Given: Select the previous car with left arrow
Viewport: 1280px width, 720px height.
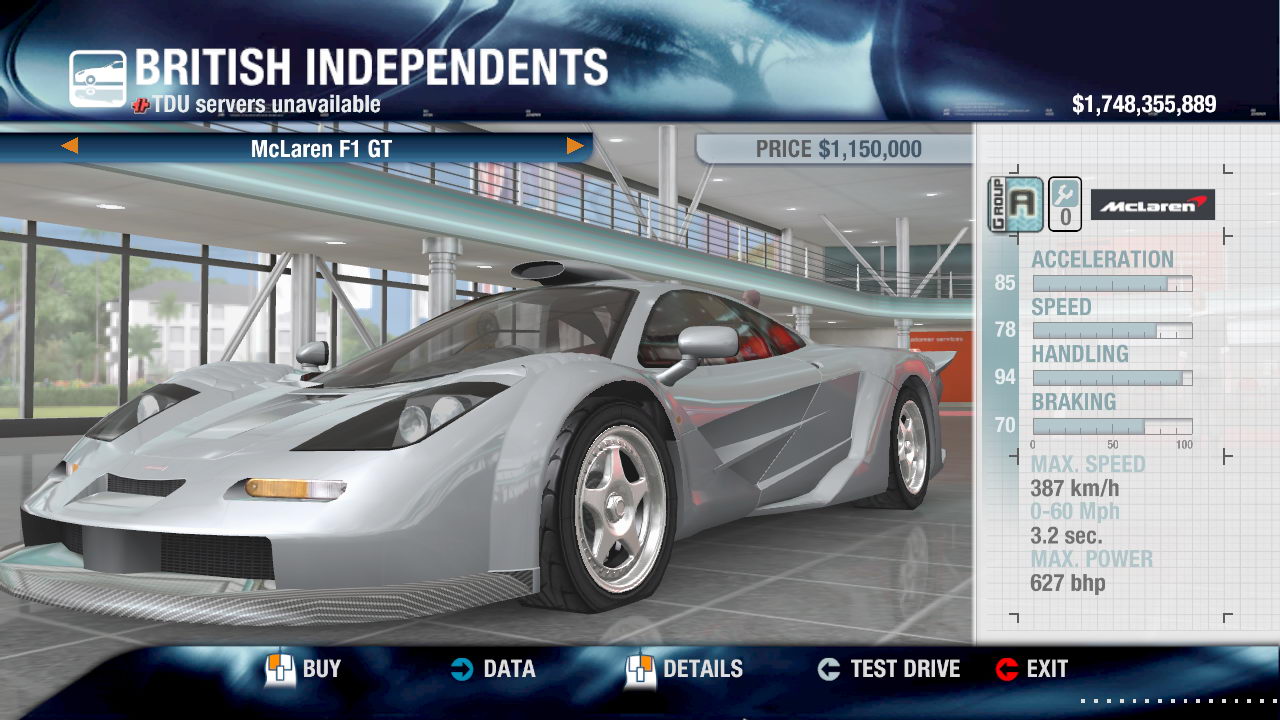Looking at the screenshot, I should pos(70,147).
